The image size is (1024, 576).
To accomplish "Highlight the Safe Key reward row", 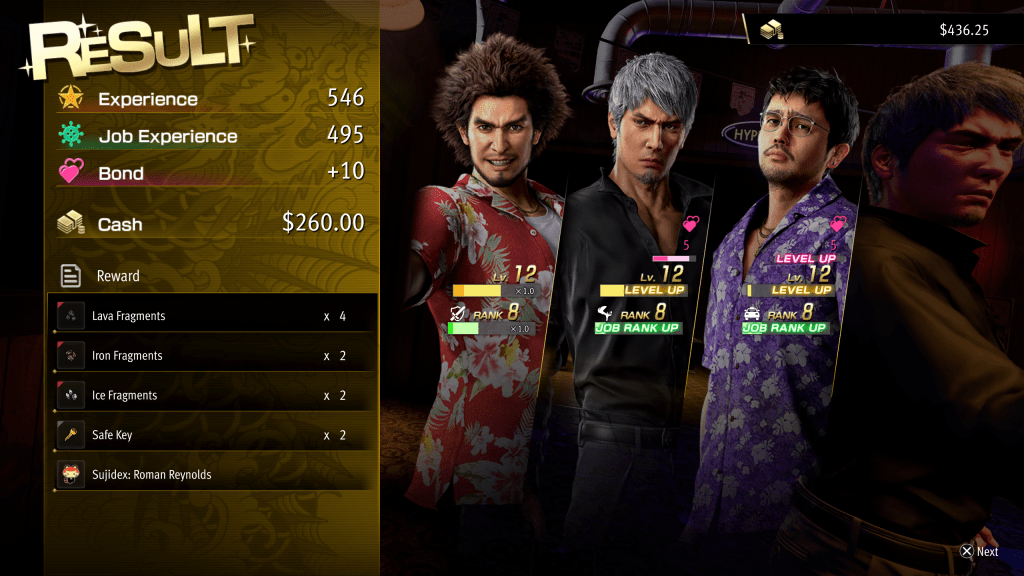I will click(x=212, y=435).
